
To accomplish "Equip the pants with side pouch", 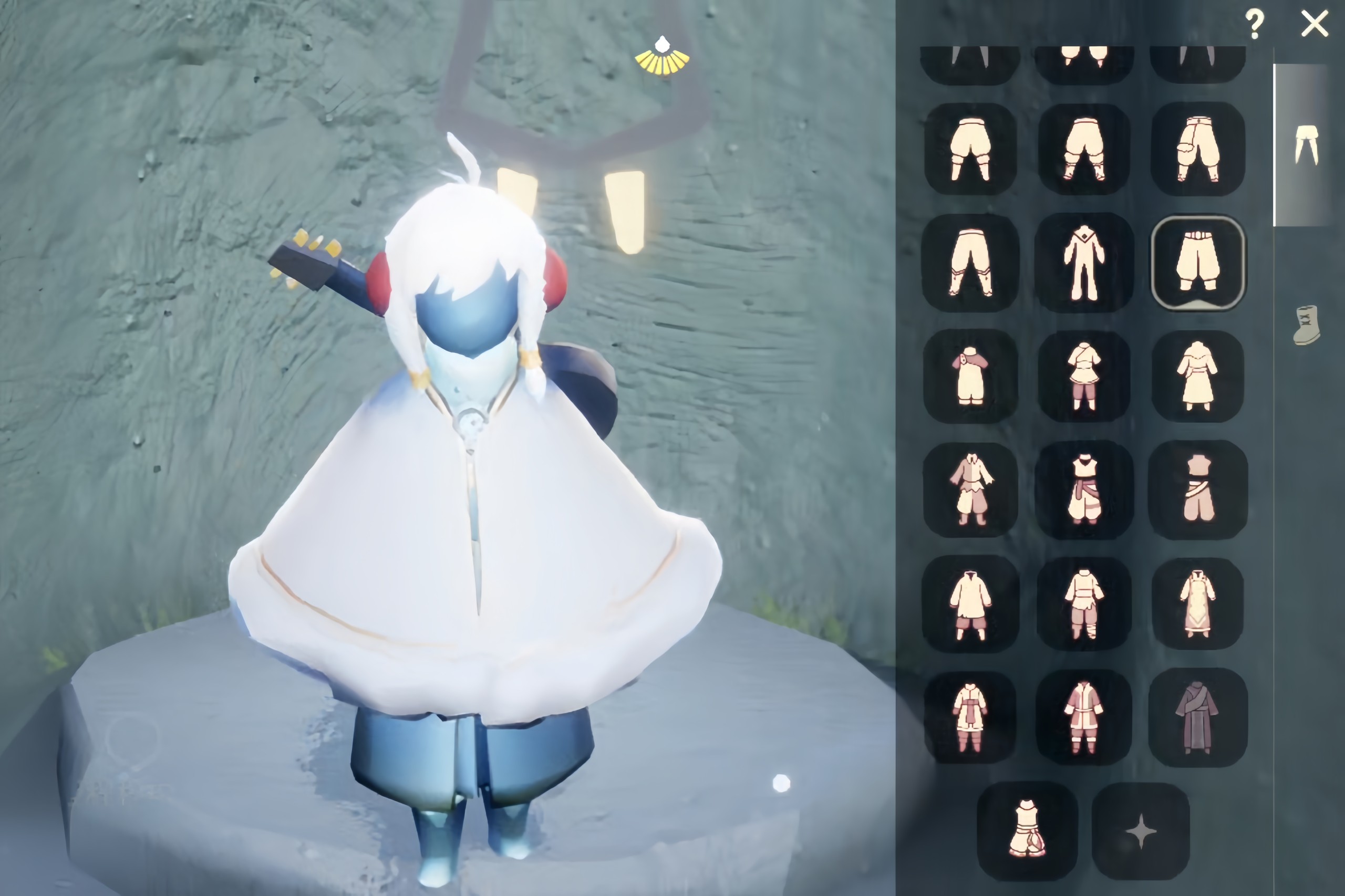I will tap(1197, 149).
